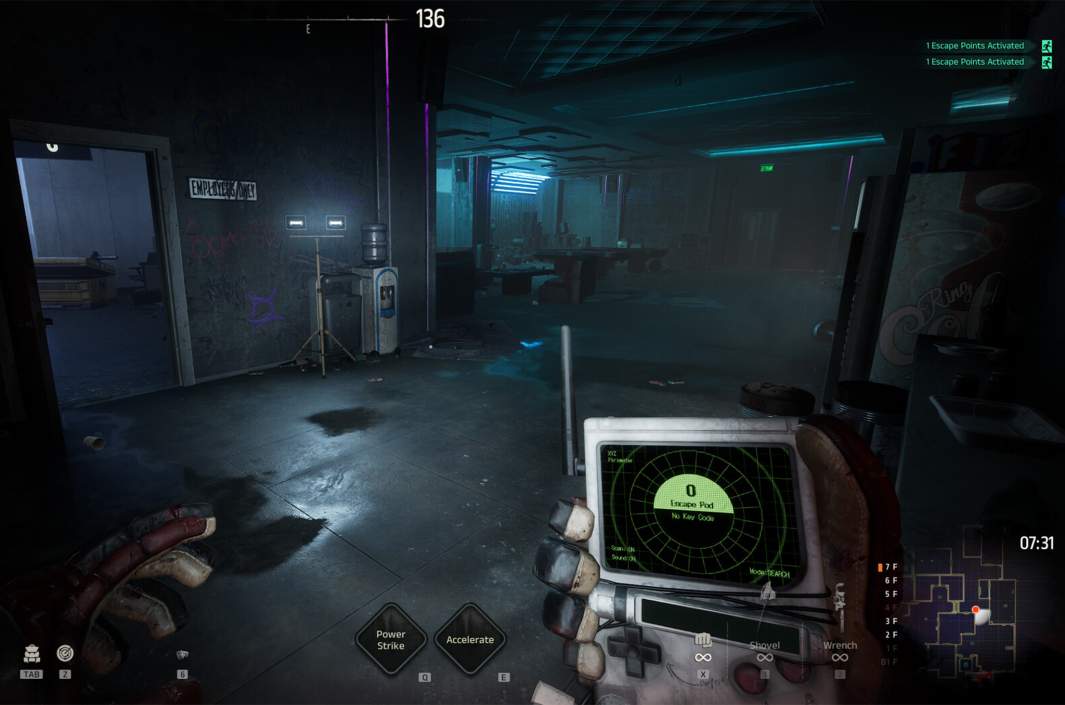Click the small glove icon by the backpack
The image size is (1065, 705).
(182, 655)
